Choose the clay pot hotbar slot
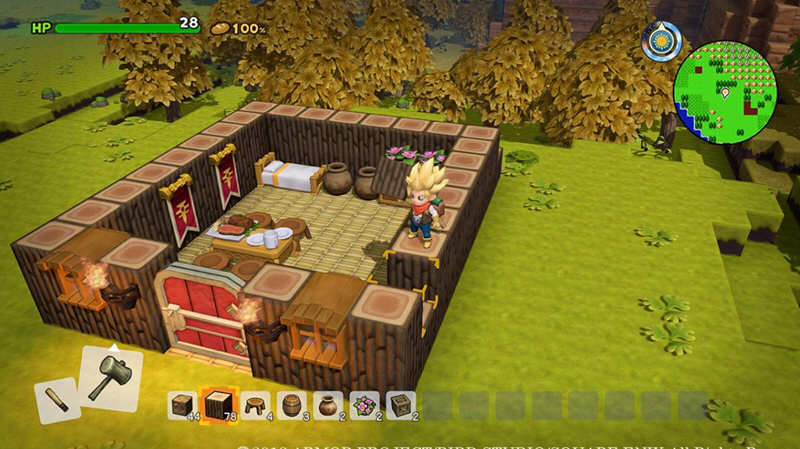The height and width of the screenshot is (449, 800). click(327, 404)
